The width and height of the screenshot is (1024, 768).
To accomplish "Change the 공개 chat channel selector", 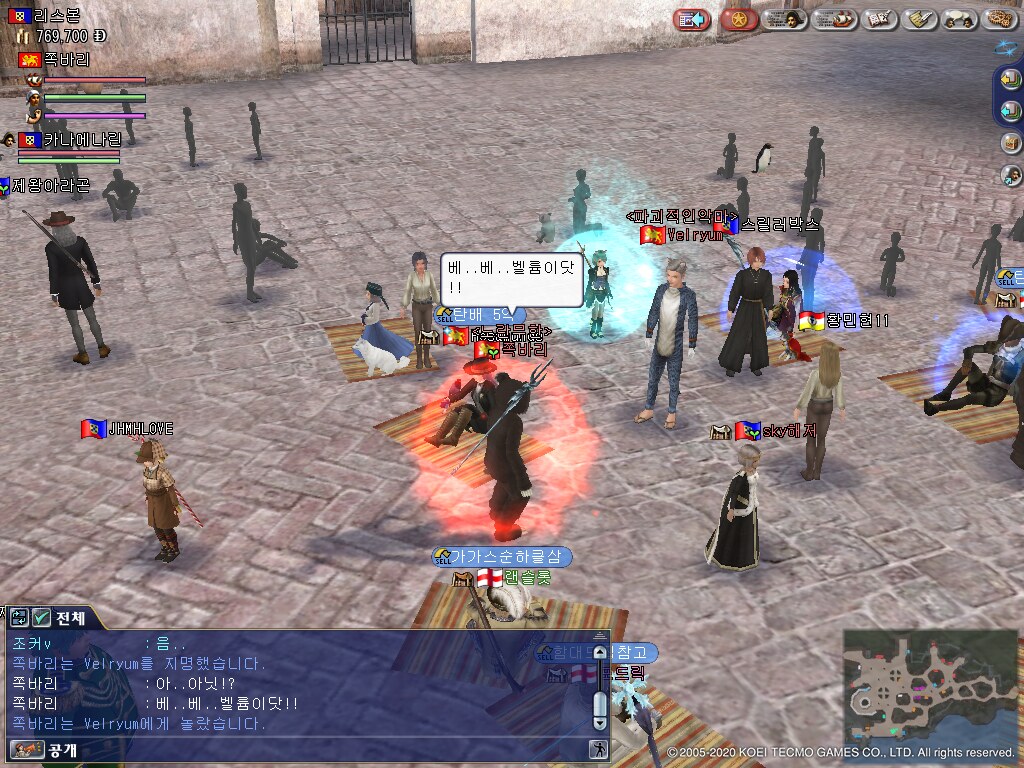I will click(45, 749).
